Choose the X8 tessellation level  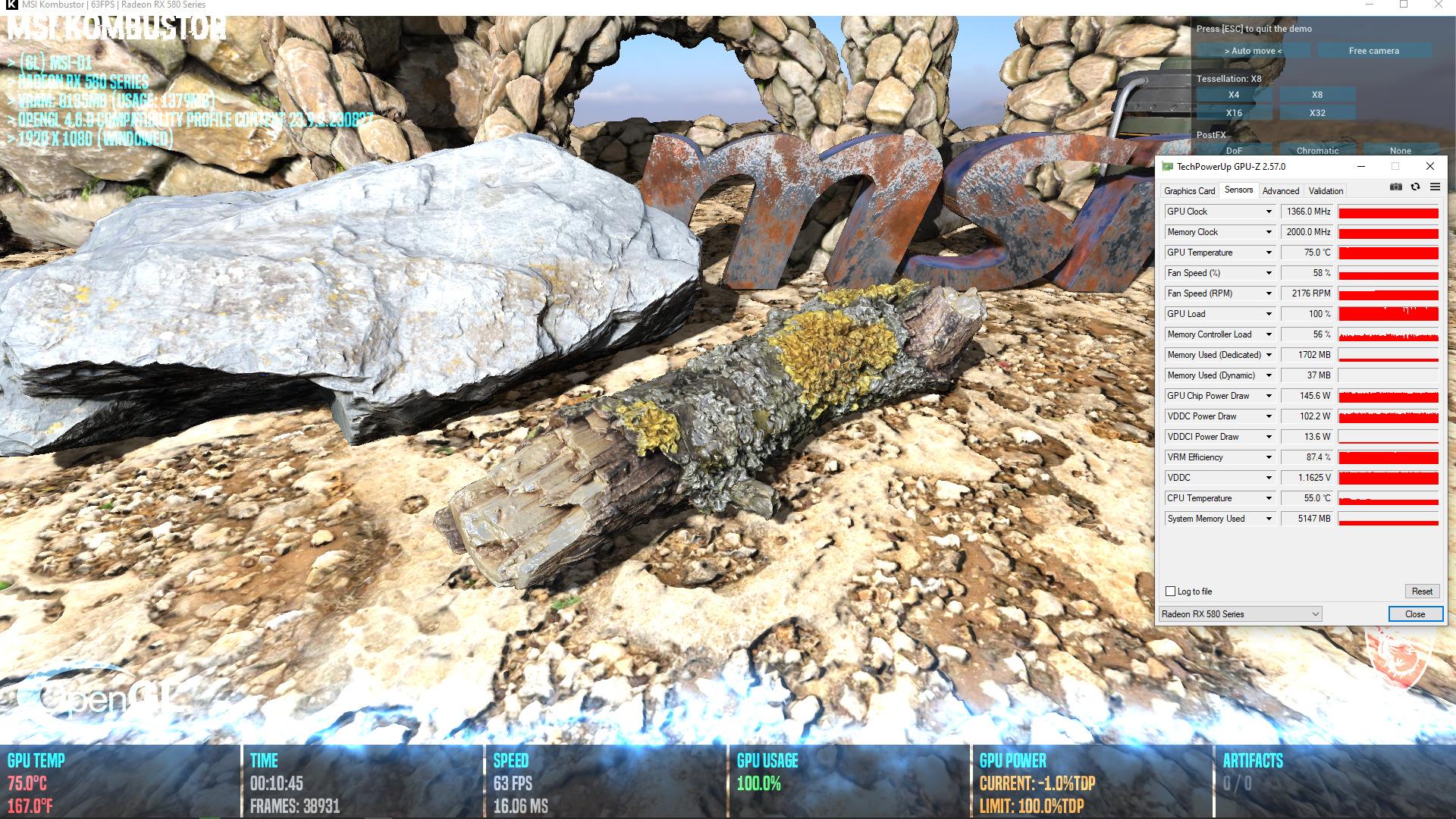point(1317,95)
